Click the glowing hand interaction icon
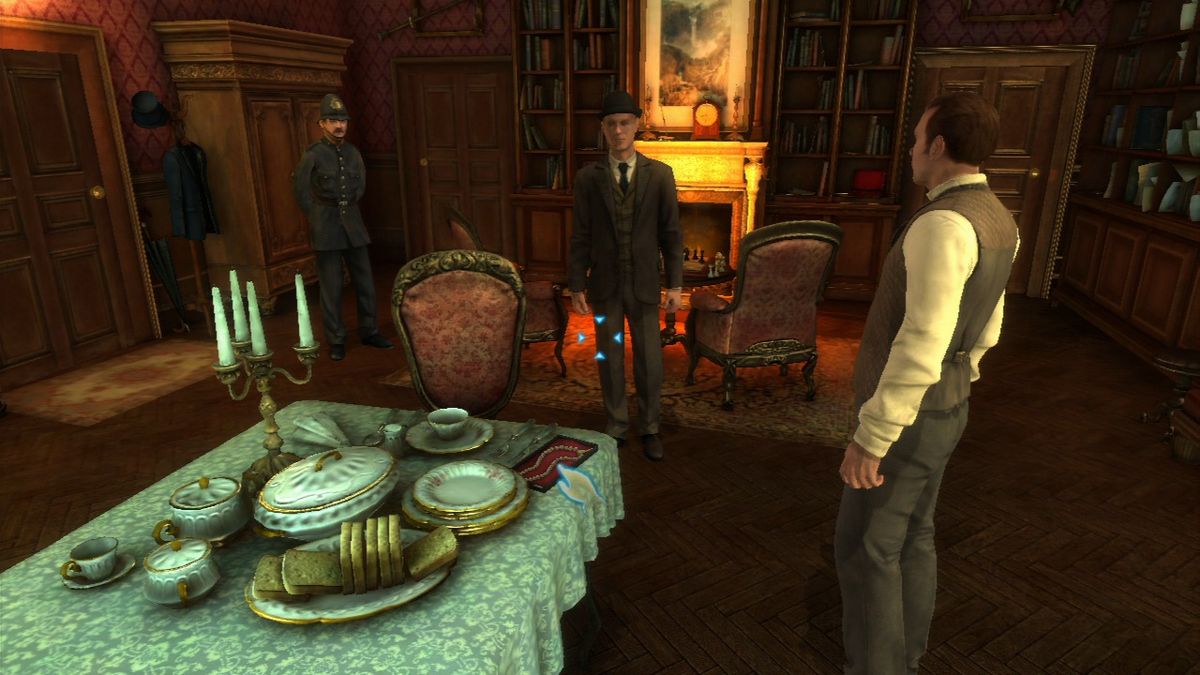Image resolution: width=1200 pixels, height=675 pixels. click(x=578, y=484)
